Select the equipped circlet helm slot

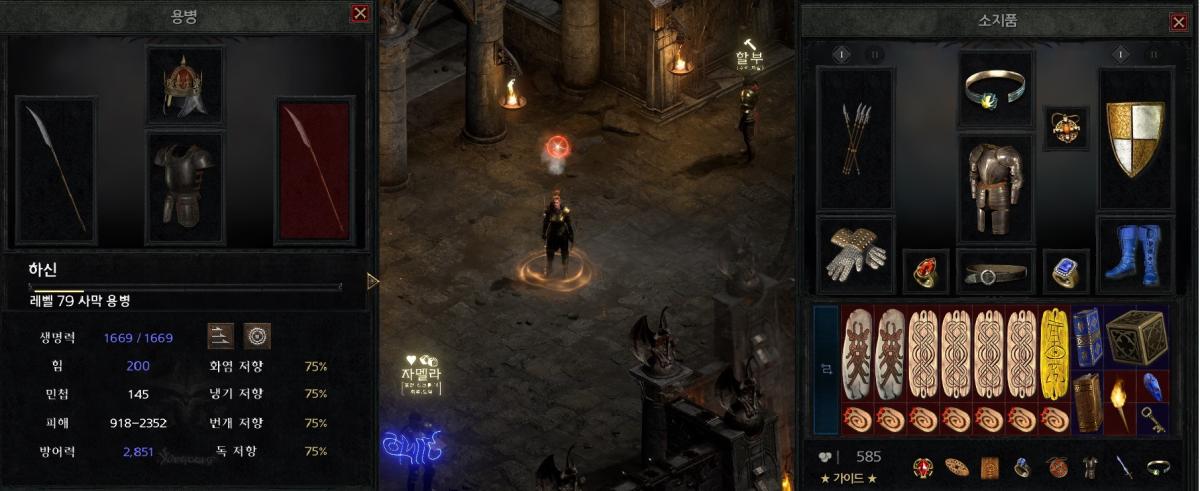coord(995,90)
